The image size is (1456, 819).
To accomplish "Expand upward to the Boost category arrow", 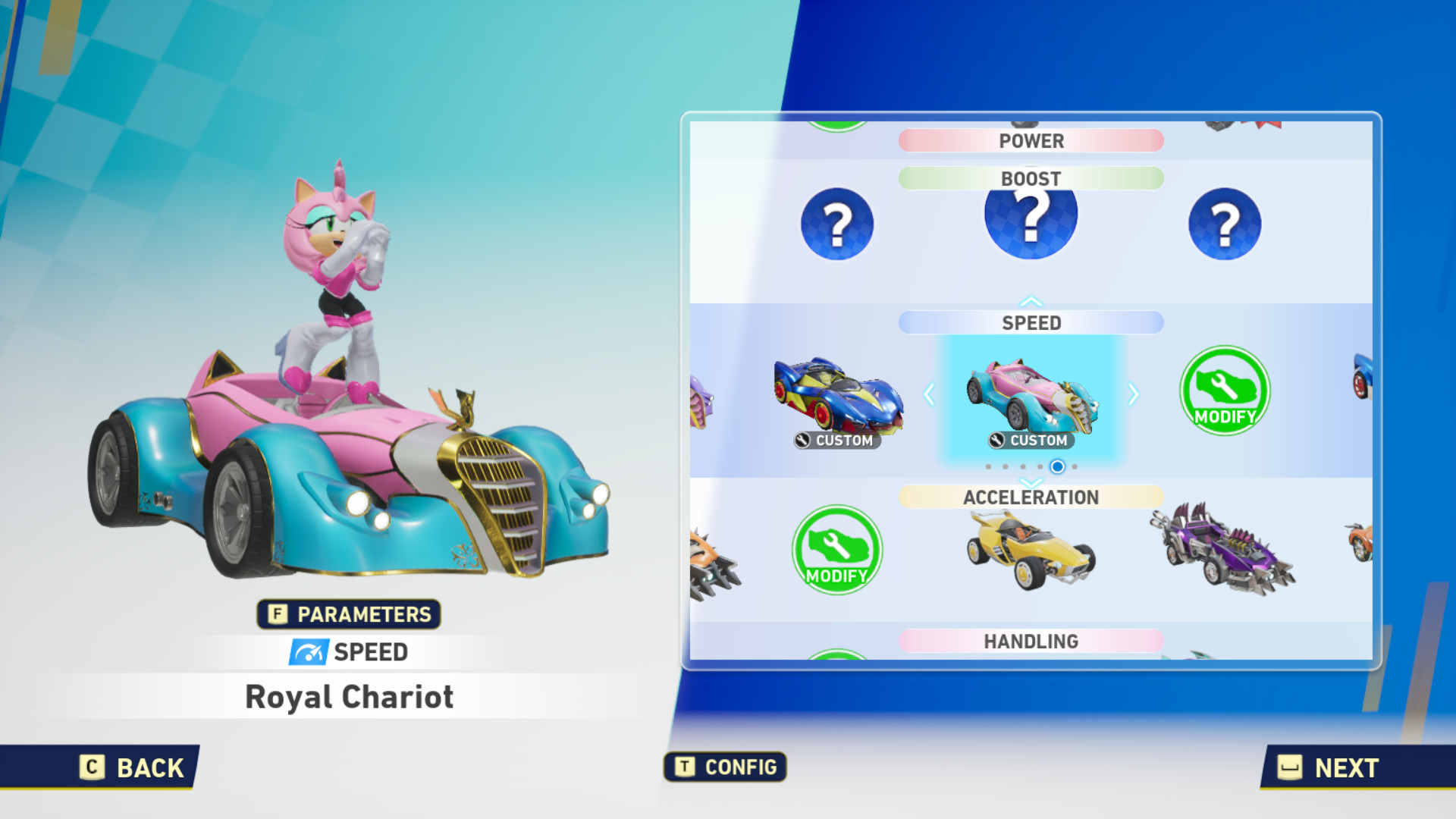I will [1030, 299].
